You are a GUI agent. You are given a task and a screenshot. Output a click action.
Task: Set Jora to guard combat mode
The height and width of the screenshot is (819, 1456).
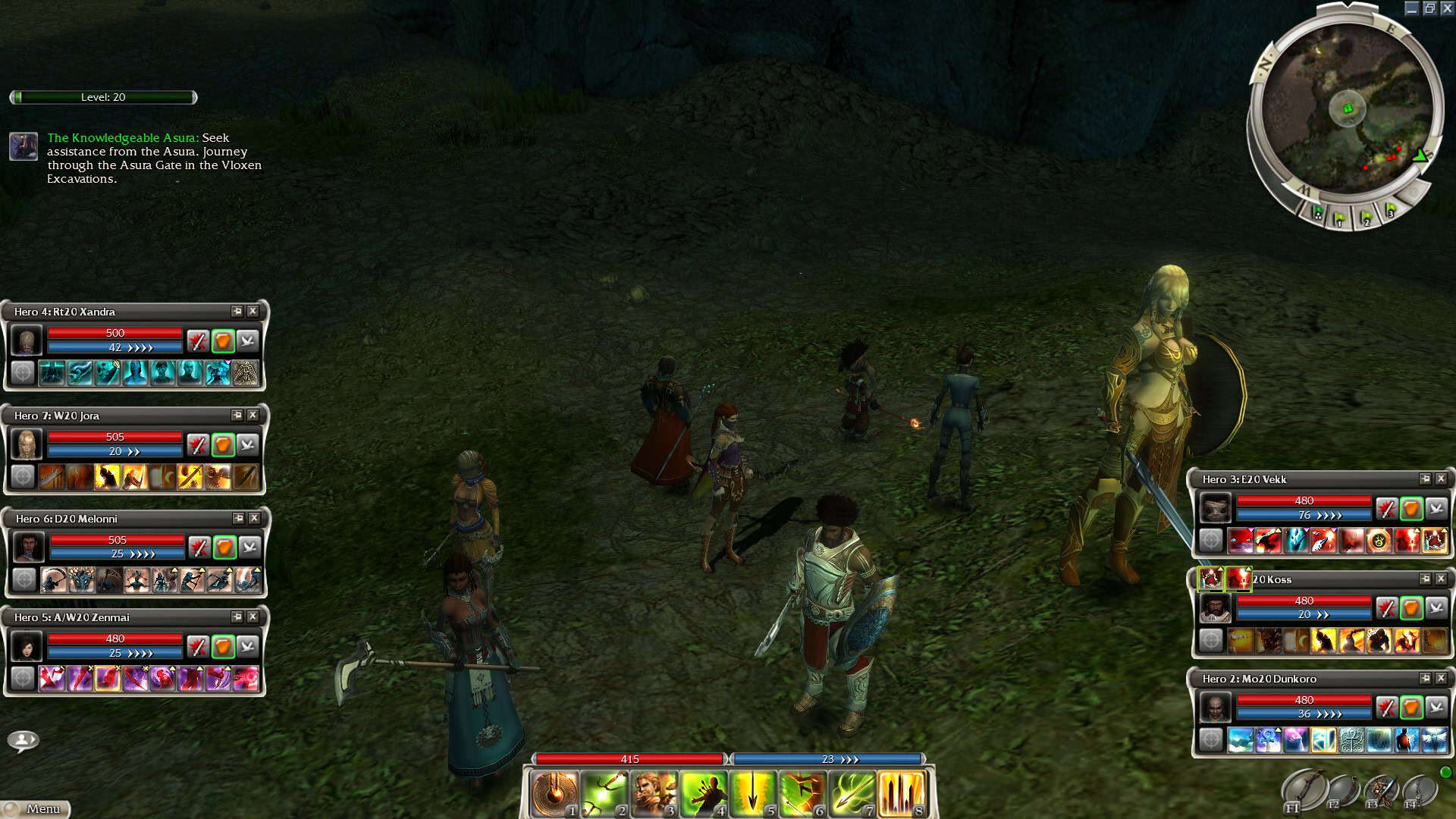[222, 445]
